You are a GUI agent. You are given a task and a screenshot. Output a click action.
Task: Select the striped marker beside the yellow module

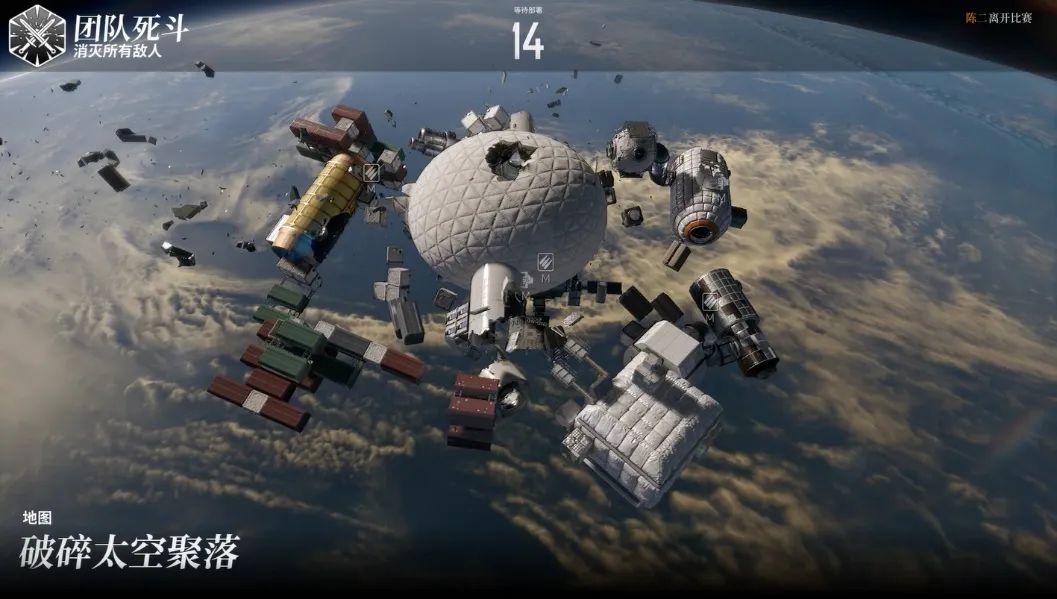(x=371, y=173)
